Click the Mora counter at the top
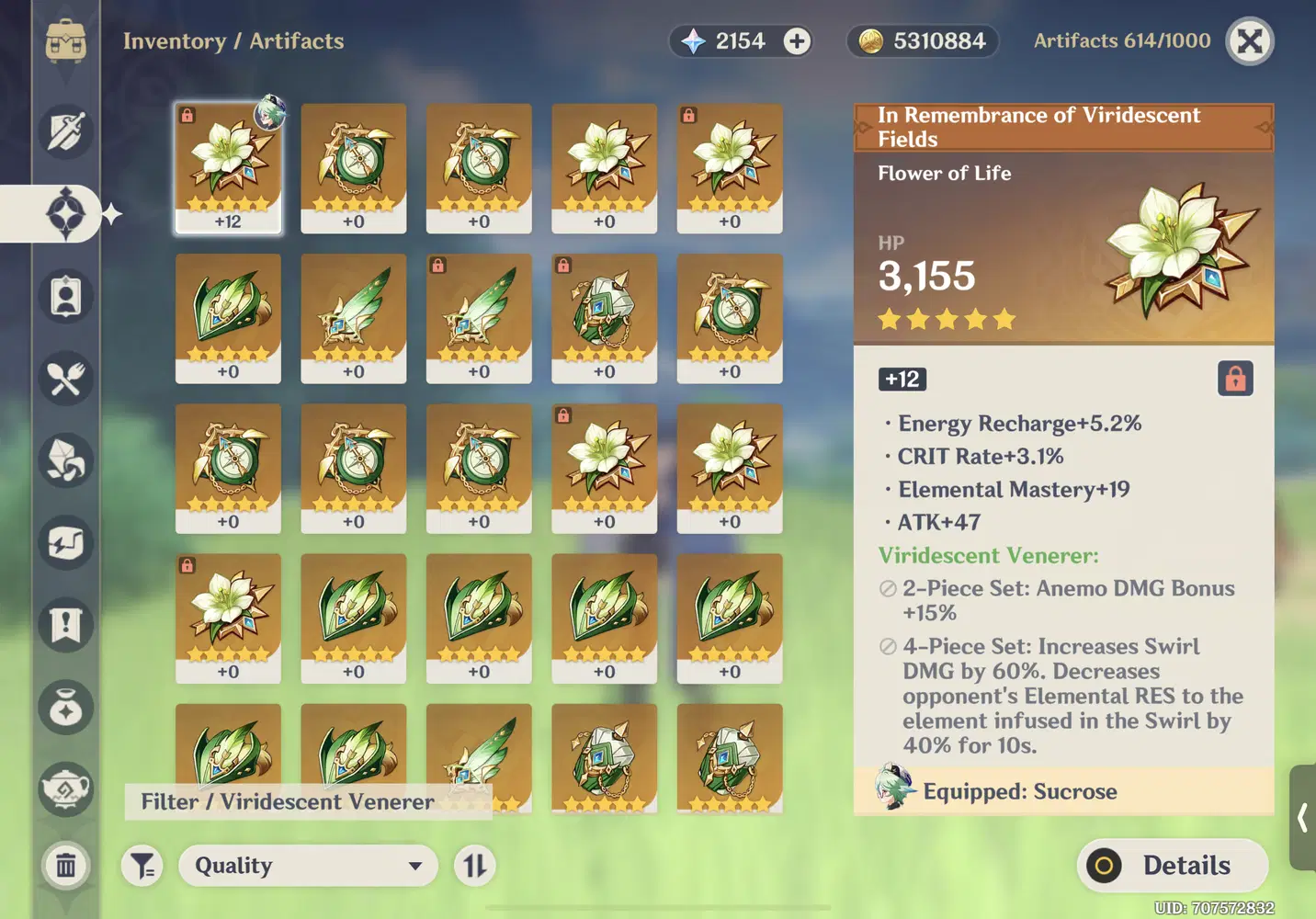Screen dimensions: 1316x919 click(x=922, y=41)
